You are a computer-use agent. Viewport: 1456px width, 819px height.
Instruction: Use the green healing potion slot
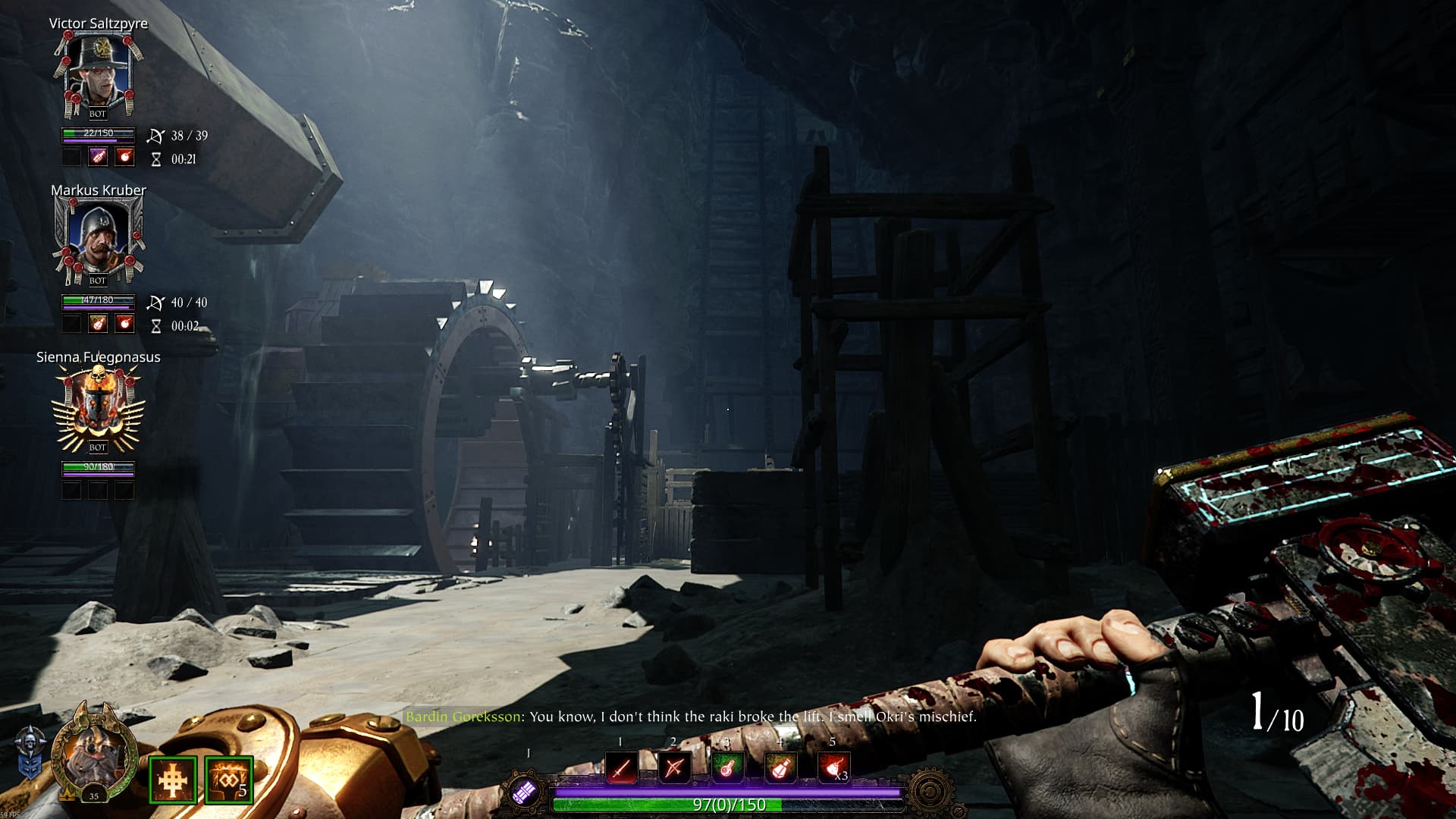click(x=726, y=767)
